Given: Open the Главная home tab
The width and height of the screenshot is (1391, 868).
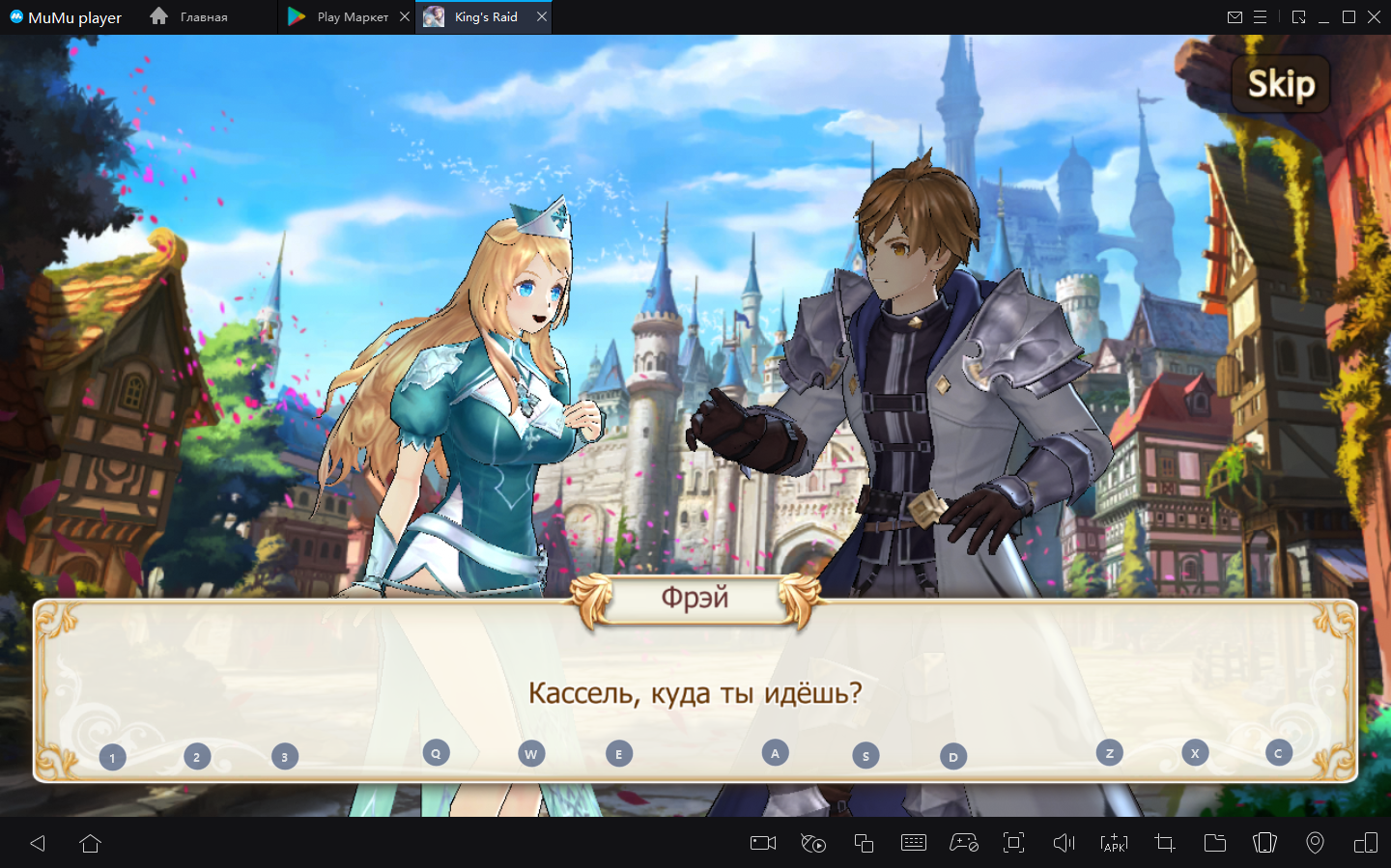Looking at the screenshot, I should (x=203, y=17).
